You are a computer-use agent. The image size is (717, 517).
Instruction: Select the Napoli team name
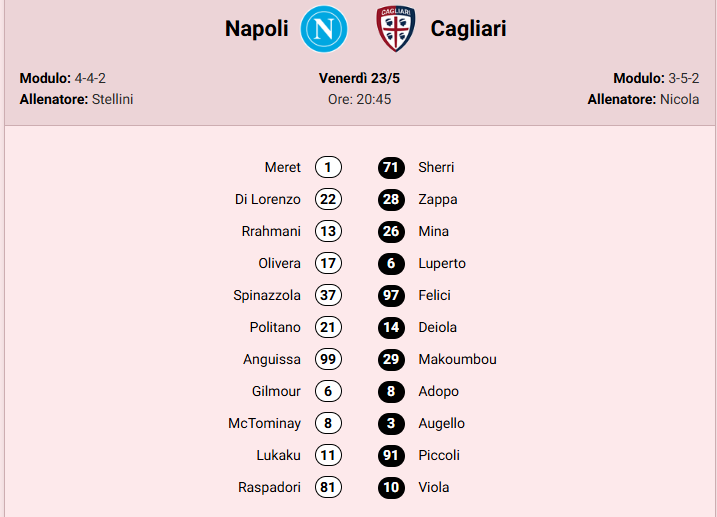point(256,29)
